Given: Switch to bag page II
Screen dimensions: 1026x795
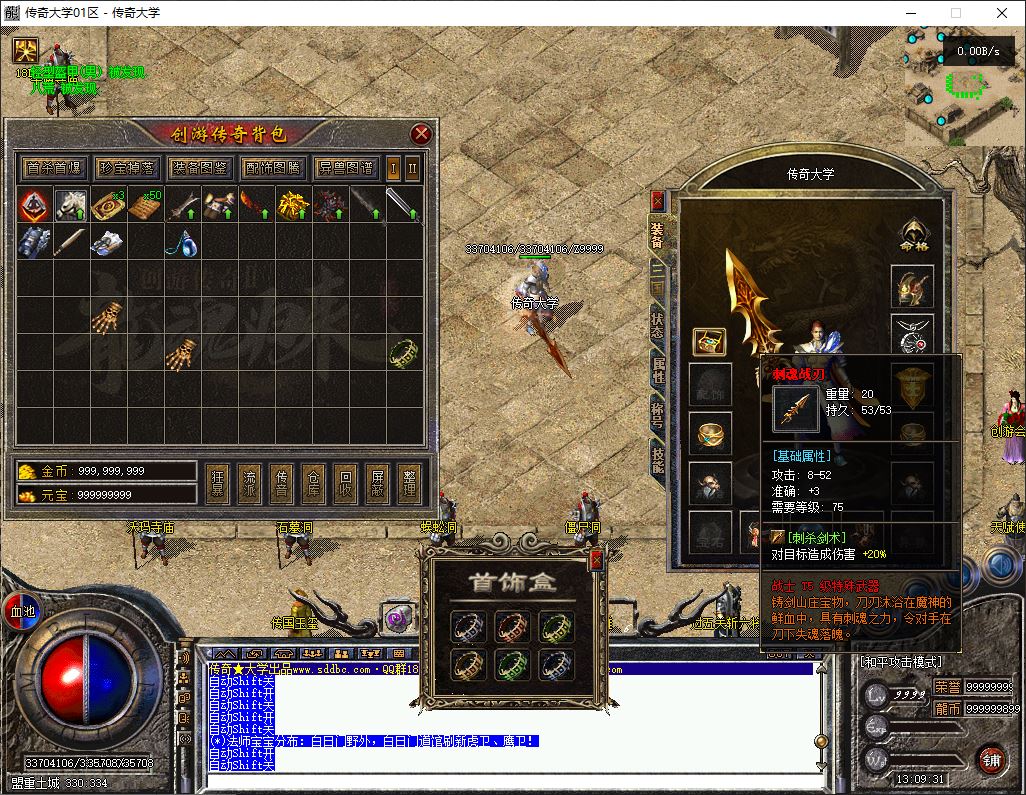Looking at the screenshot, I should (412, 168).
